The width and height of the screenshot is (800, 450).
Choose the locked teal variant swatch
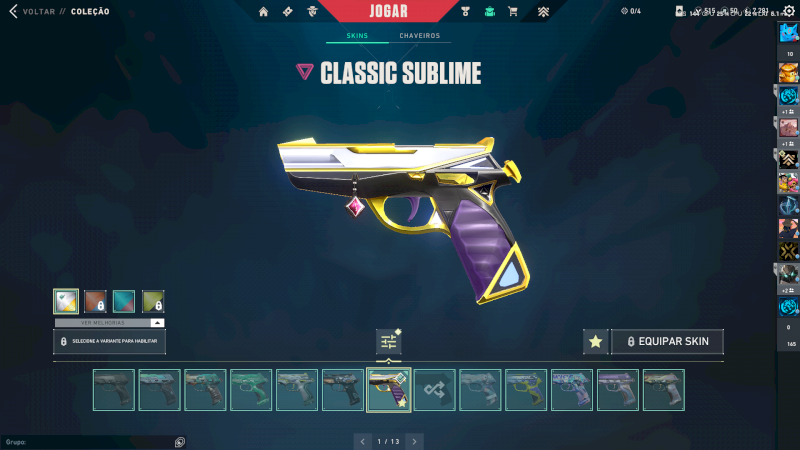click(124, 302)
